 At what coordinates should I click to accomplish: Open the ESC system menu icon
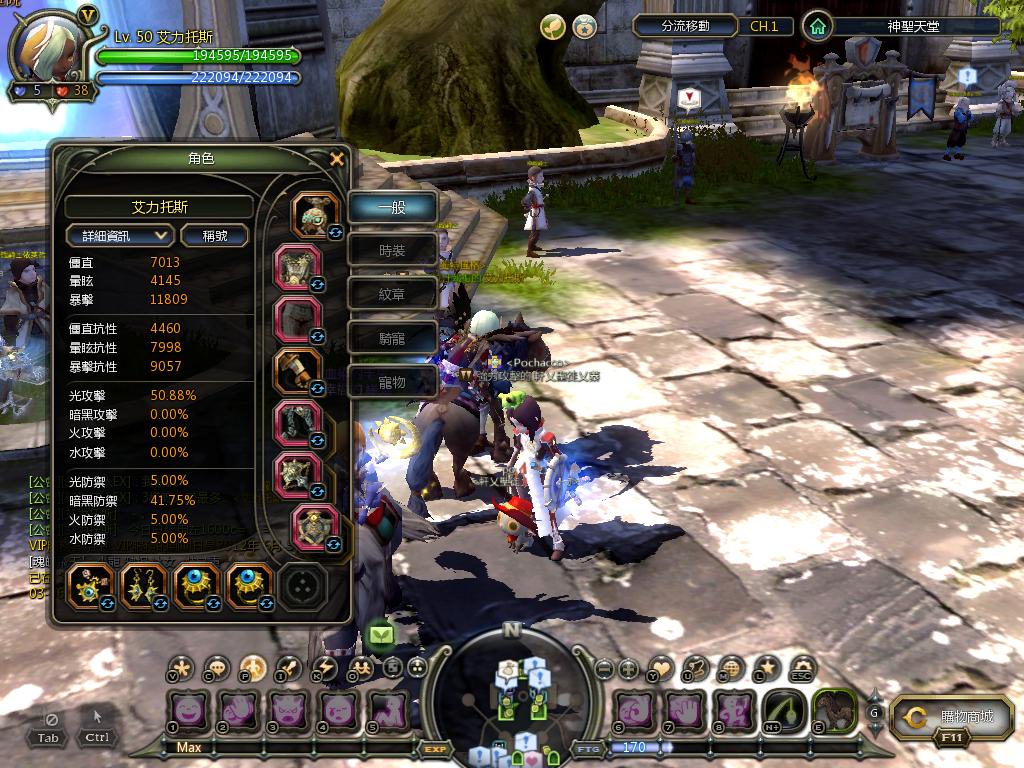pos(801,669)
